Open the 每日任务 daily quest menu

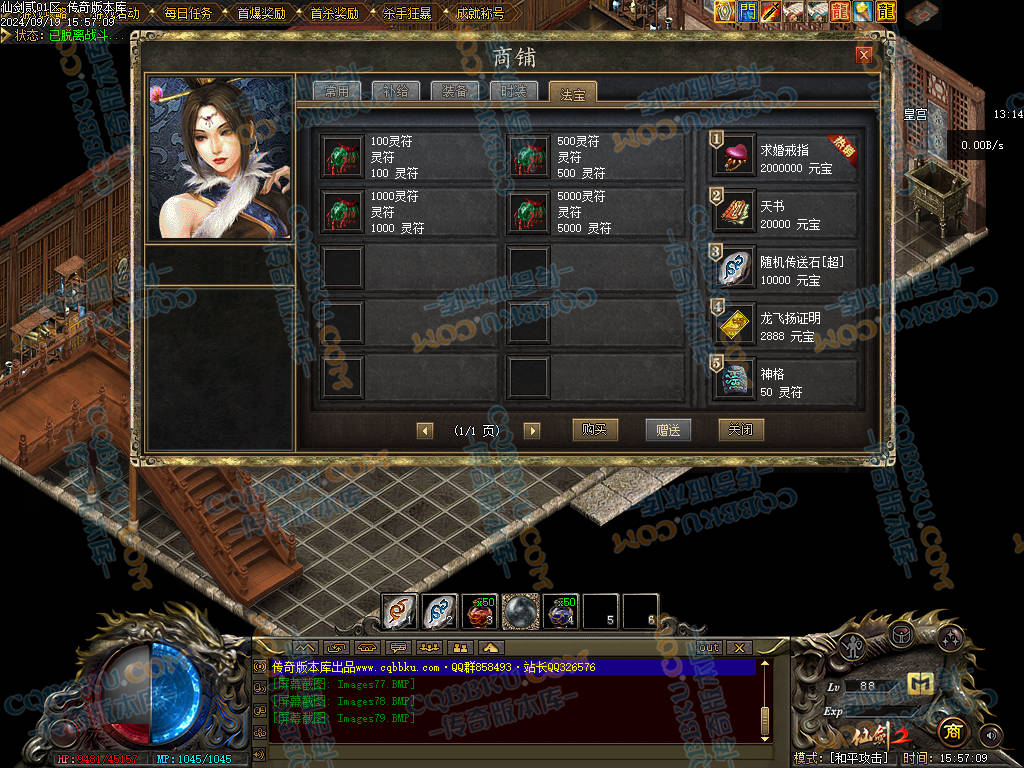point(188,14)
